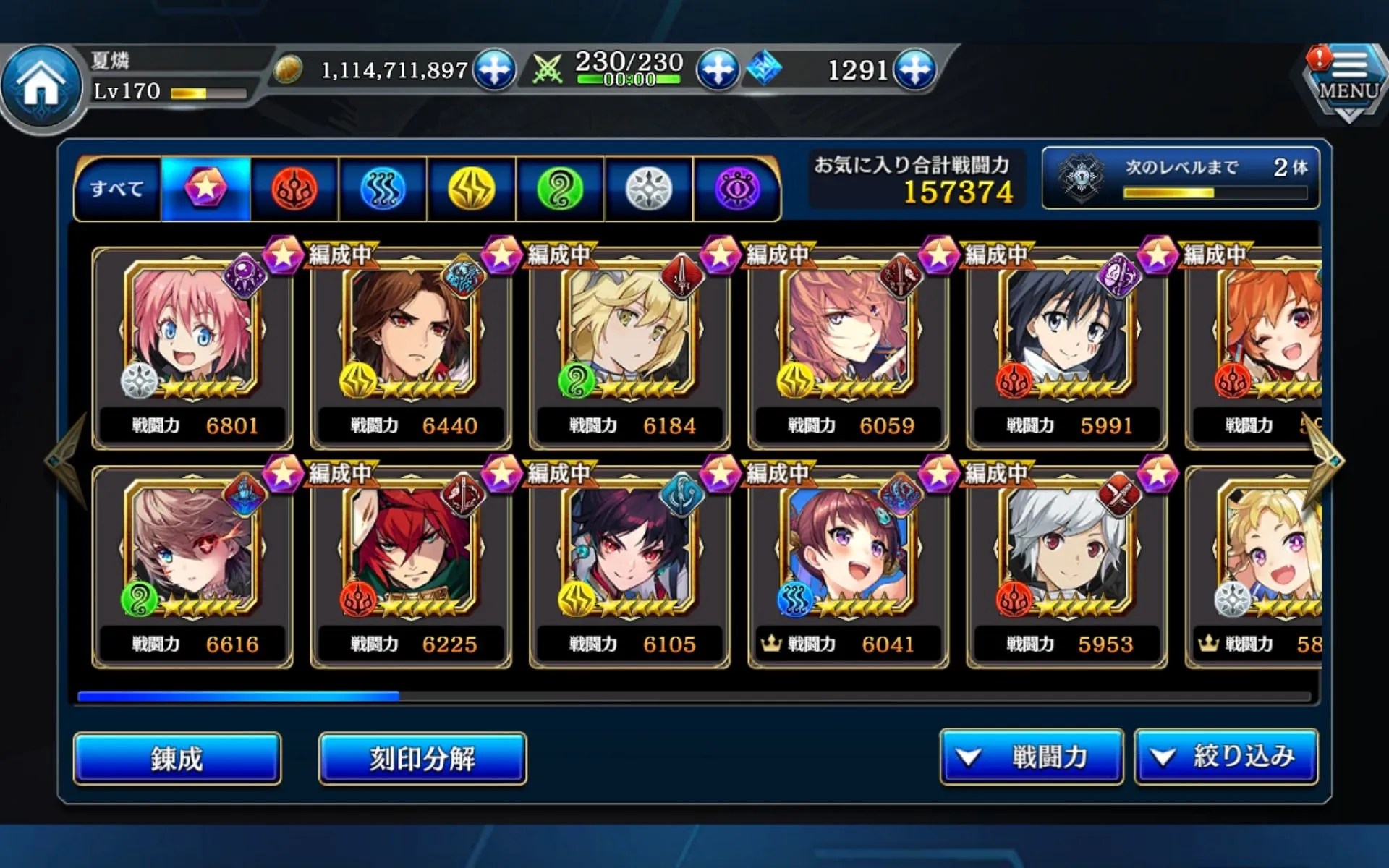
Task: Buy blue crystals via plus button
Action: click(x=915, y=69)
